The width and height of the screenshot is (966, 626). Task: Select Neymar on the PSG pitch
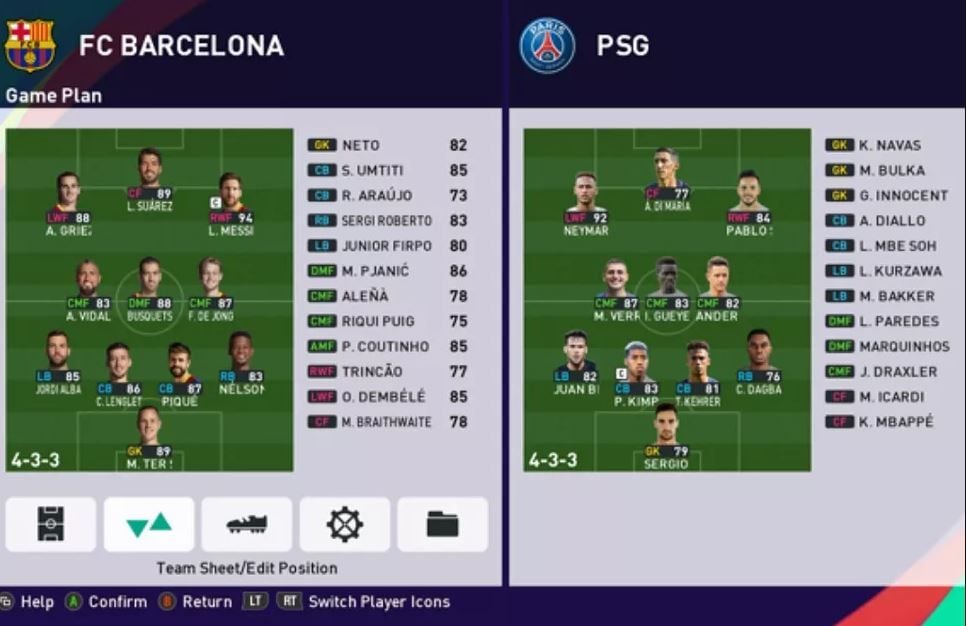coord(586,198)
